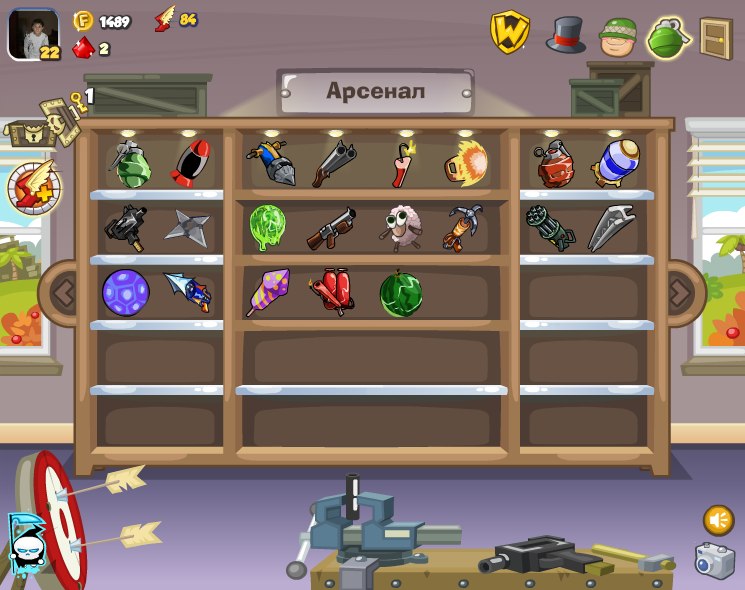Open the player avatar profile
This screenshot has height=590, width=745.
tap(33, 35)
